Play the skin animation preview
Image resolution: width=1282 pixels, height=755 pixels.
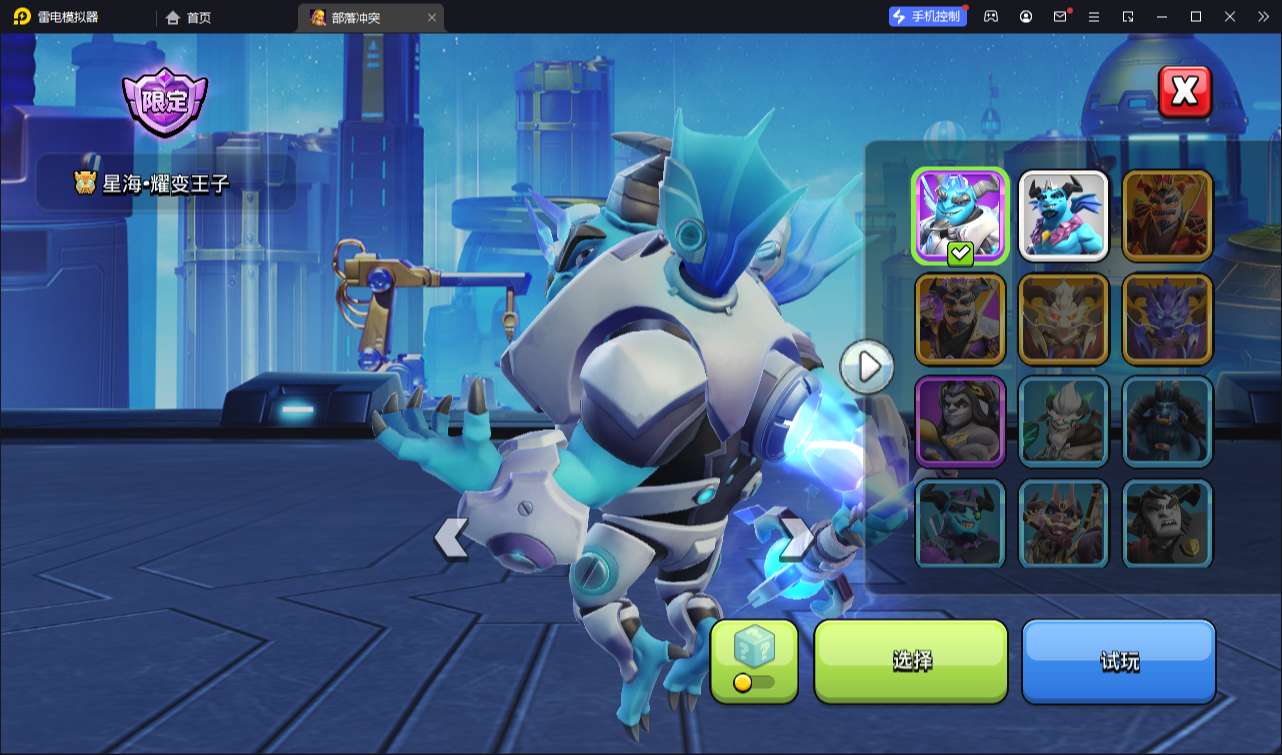pyautogui.click(x=867, y=367)
